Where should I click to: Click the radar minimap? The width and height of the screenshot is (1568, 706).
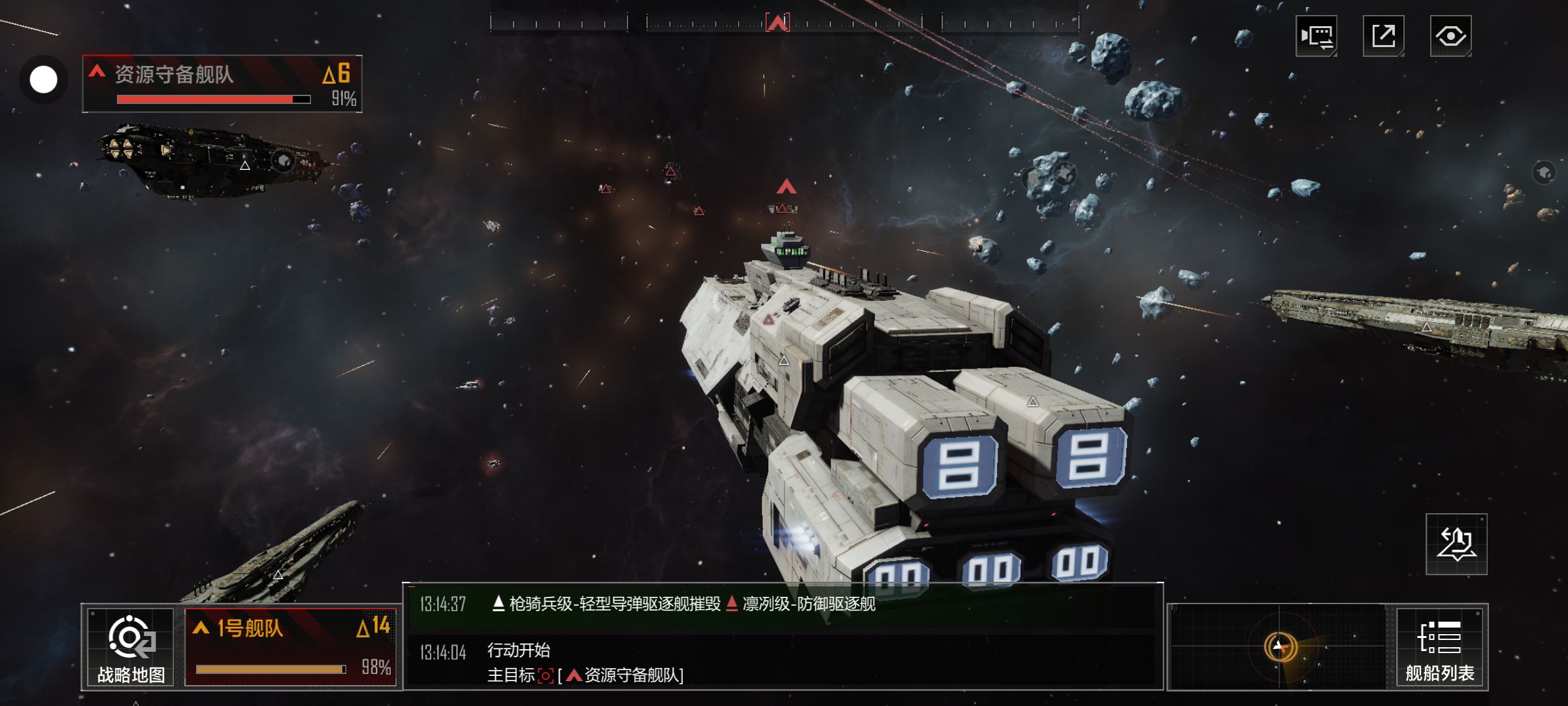coord(1279,647)
